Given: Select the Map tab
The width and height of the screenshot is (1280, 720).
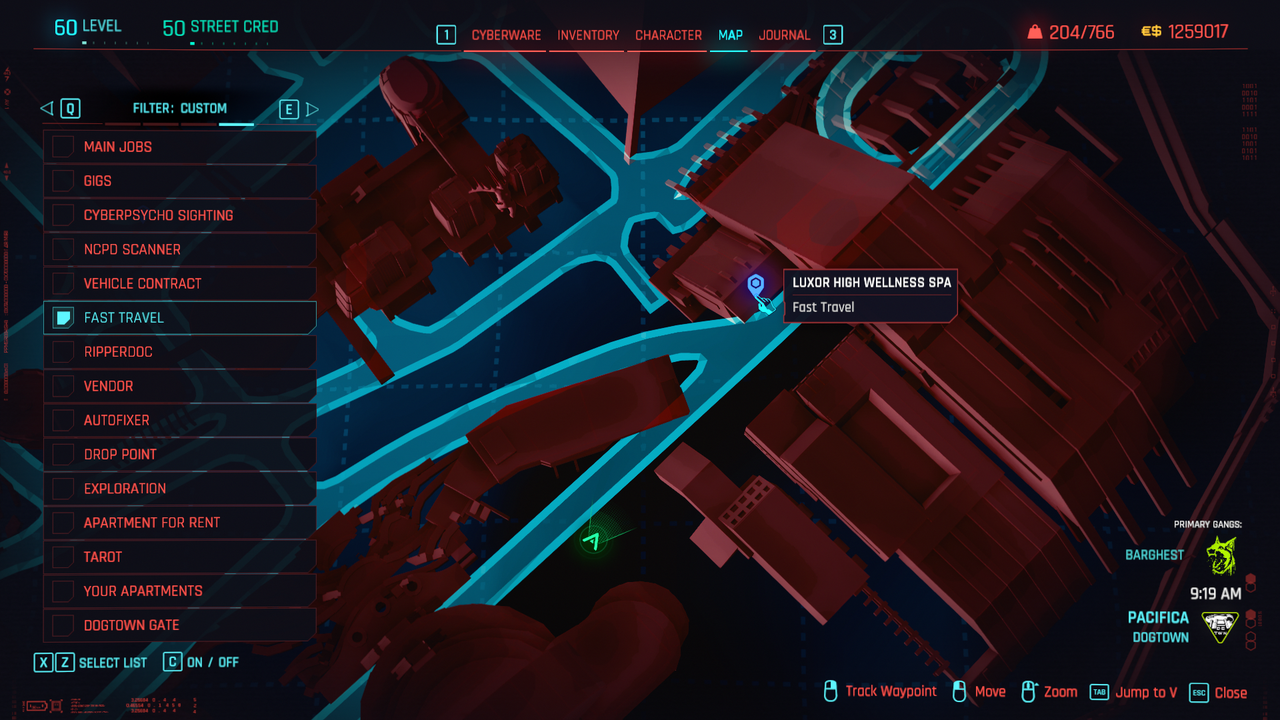Looking at the screenshot, I should [x=730, y=35].
